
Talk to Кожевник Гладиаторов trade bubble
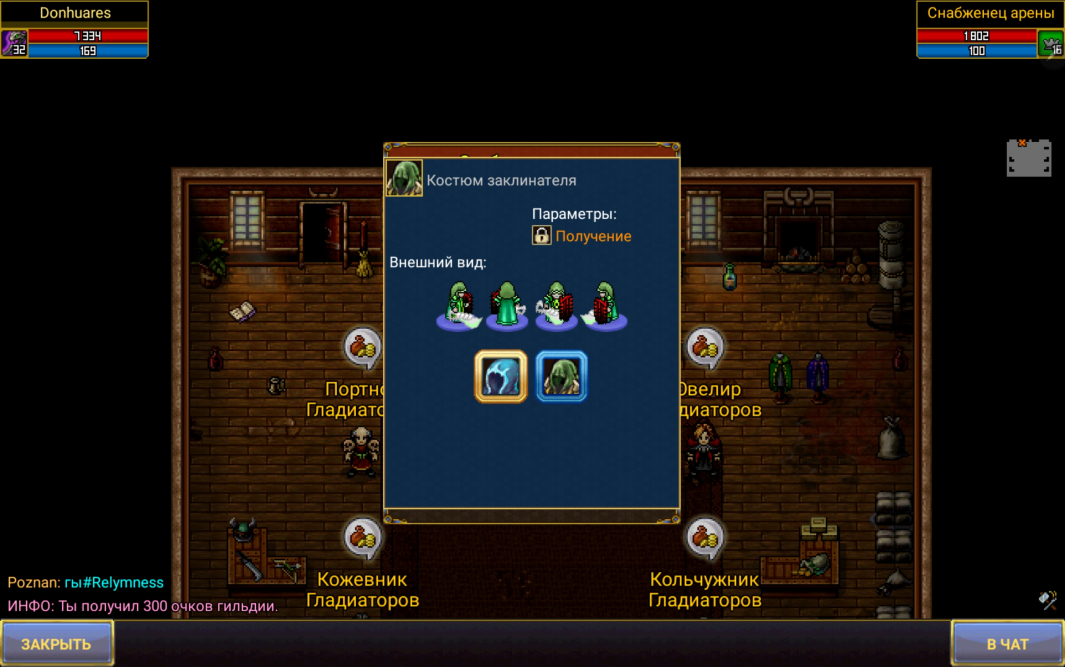tap(362, 538)
